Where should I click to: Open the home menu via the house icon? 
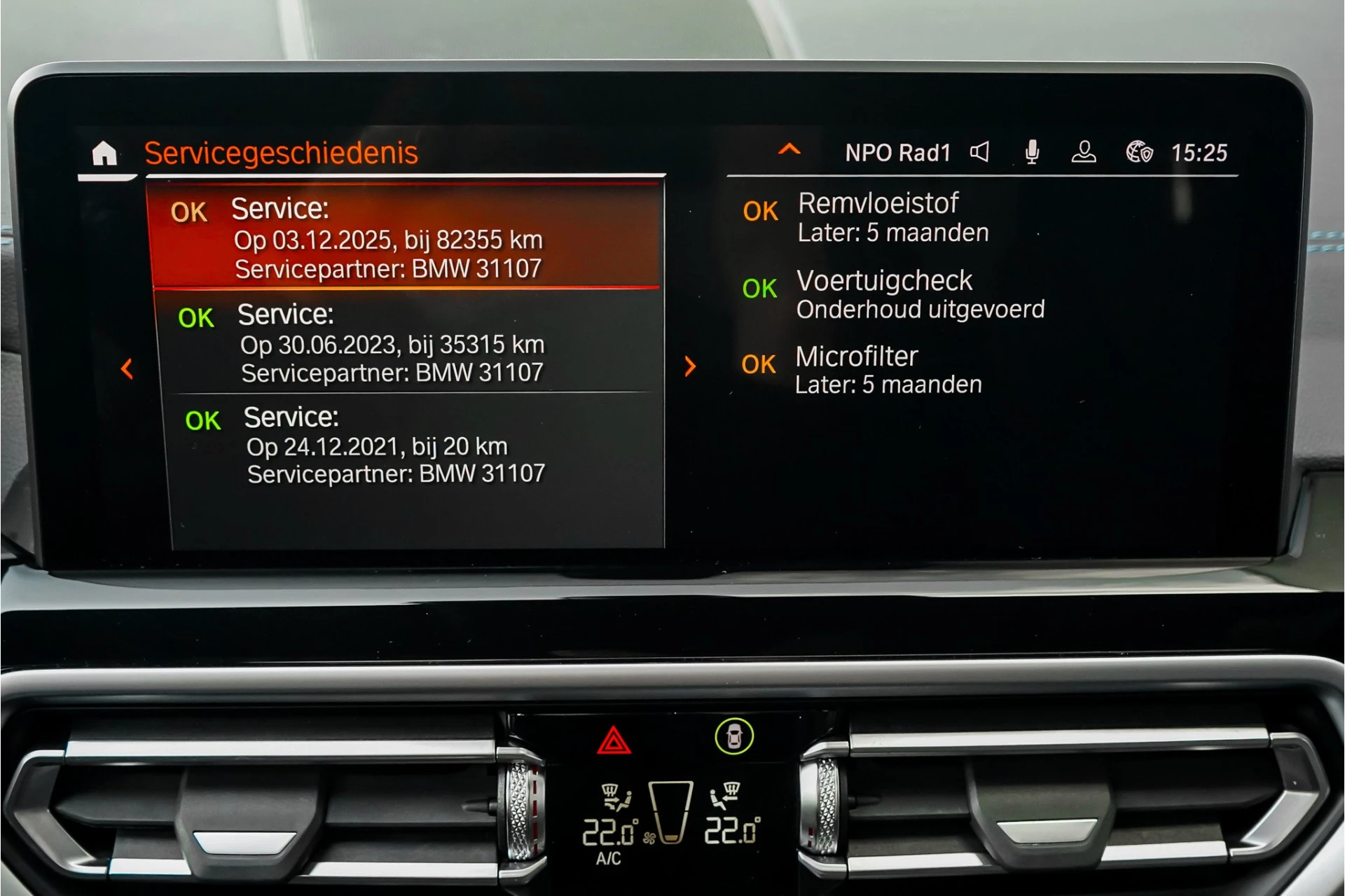point(104,153)
